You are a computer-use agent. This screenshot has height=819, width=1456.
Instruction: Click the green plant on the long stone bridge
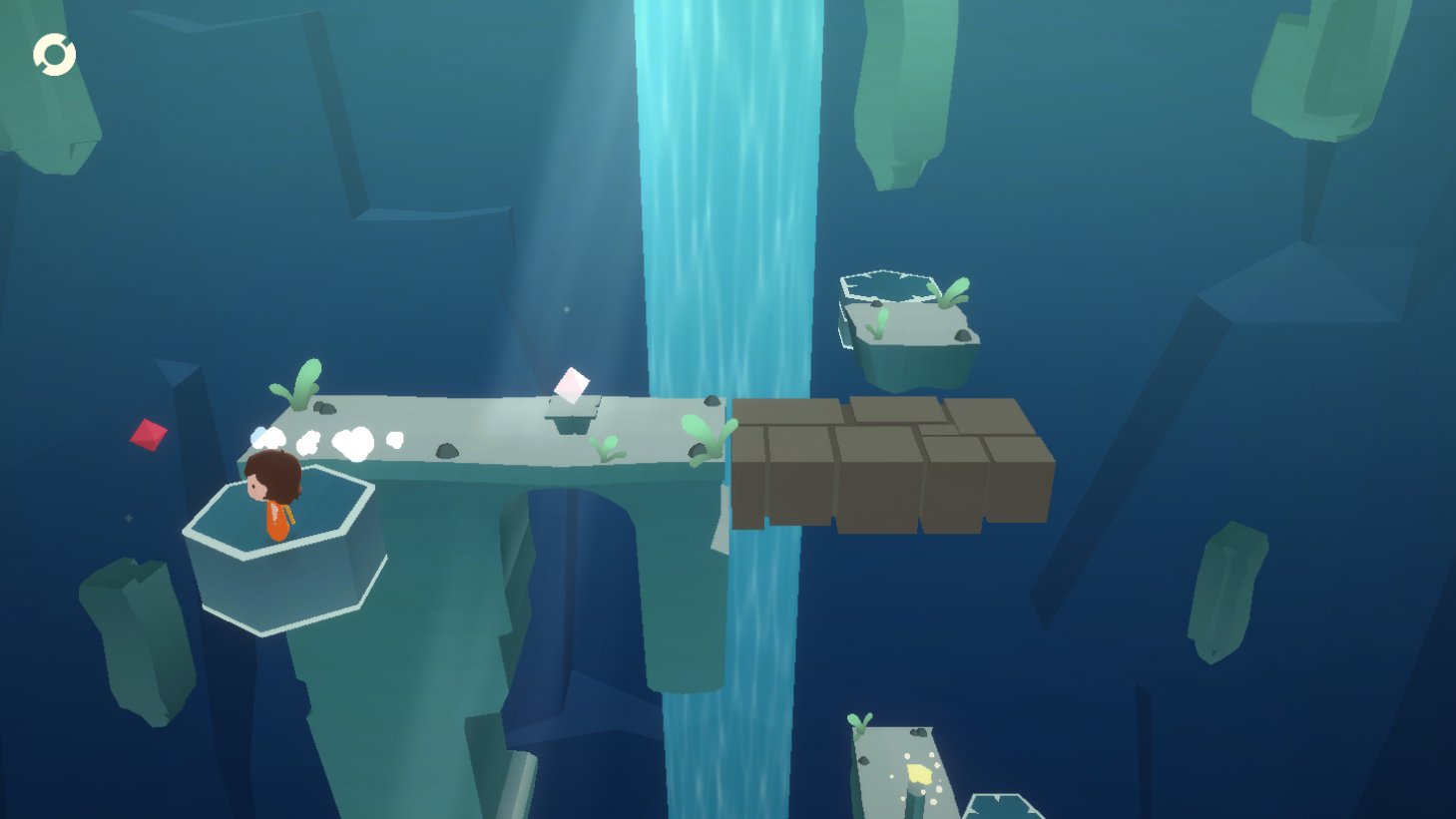[299, 384]
